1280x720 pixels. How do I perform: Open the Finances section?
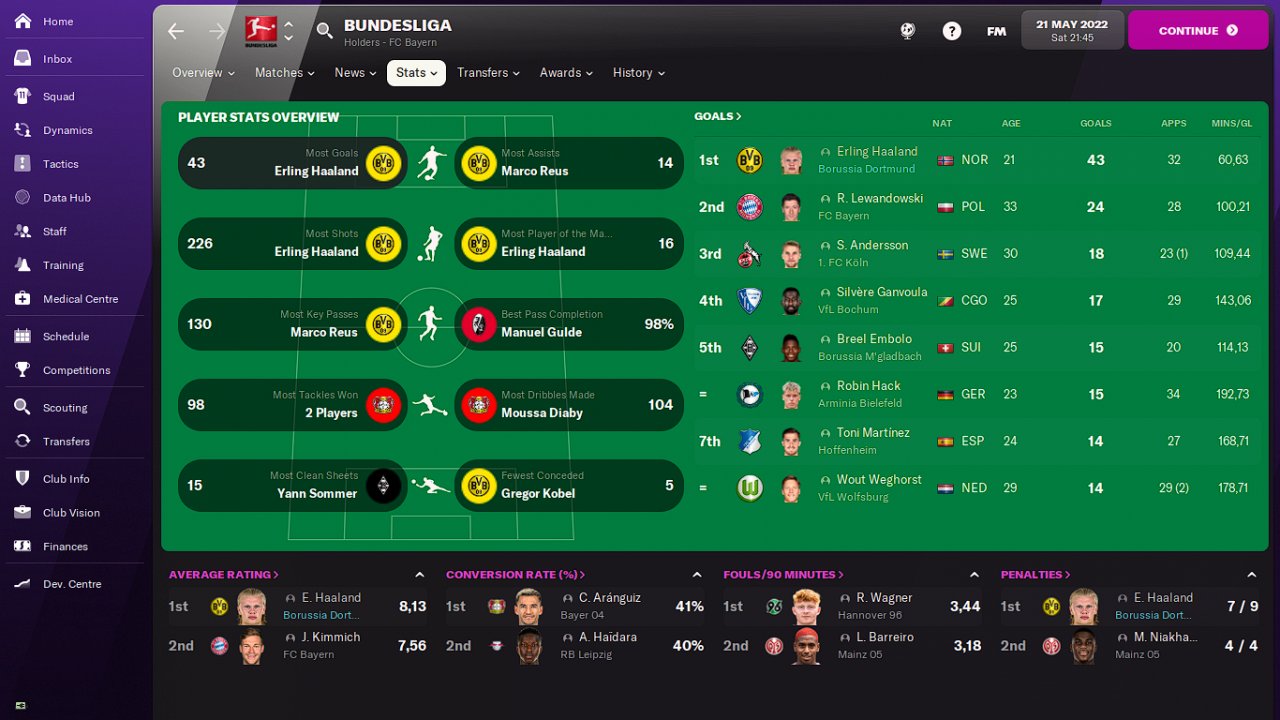click(x=65, y=547)
